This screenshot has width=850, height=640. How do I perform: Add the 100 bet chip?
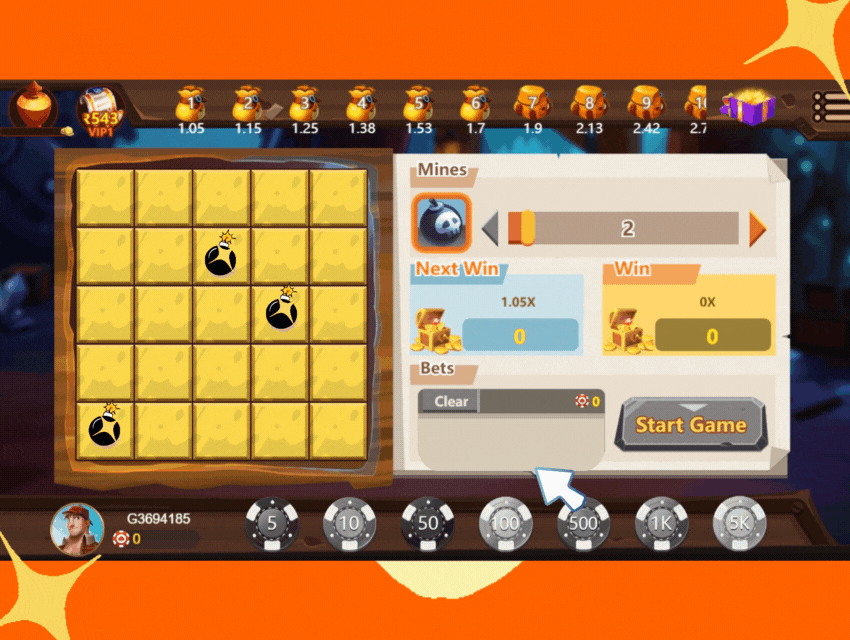(x=505, y=523)
